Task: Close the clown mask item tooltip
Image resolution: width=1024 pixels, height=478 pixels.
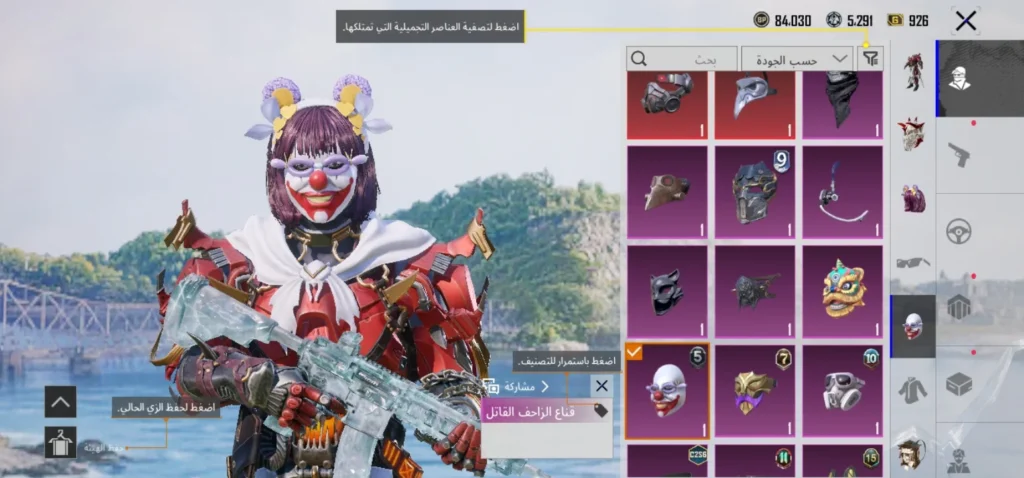Action: (x=601, y=386)
